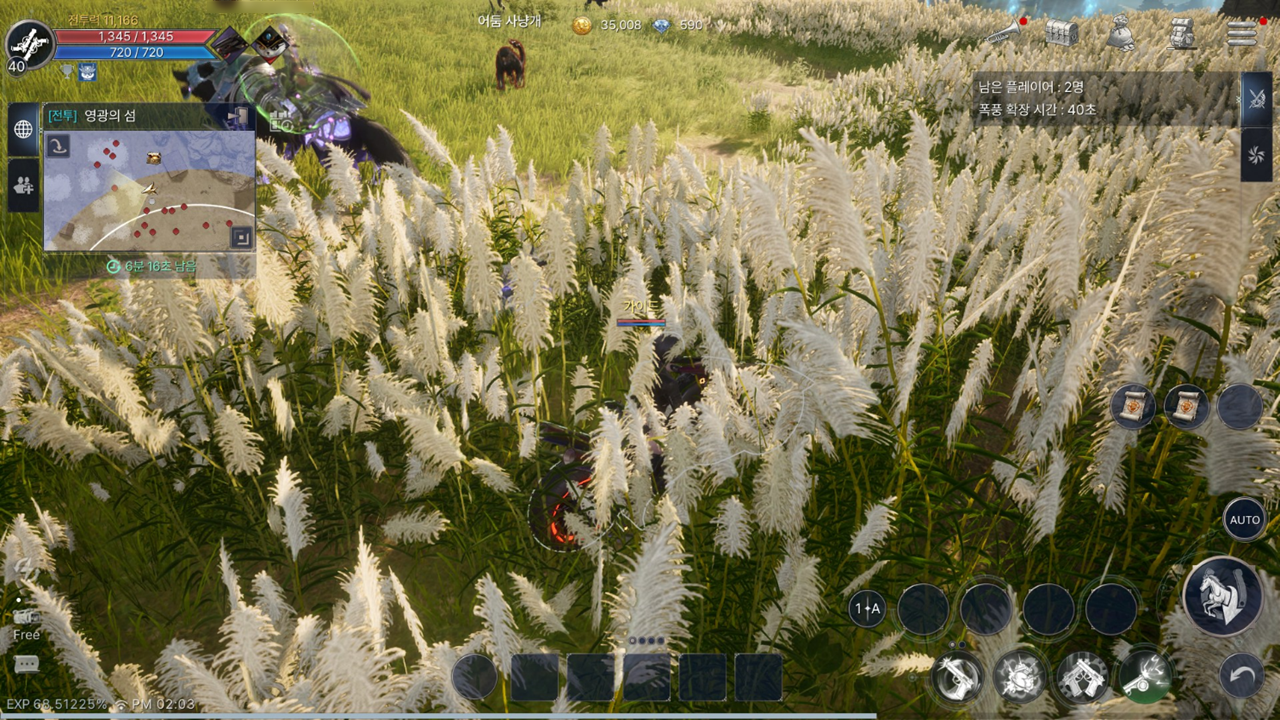Tap the curved return arrow button
Image resolution: width=1280 pixels, height=720 pixels.
pyautogui.click(x=1241, y=676)
